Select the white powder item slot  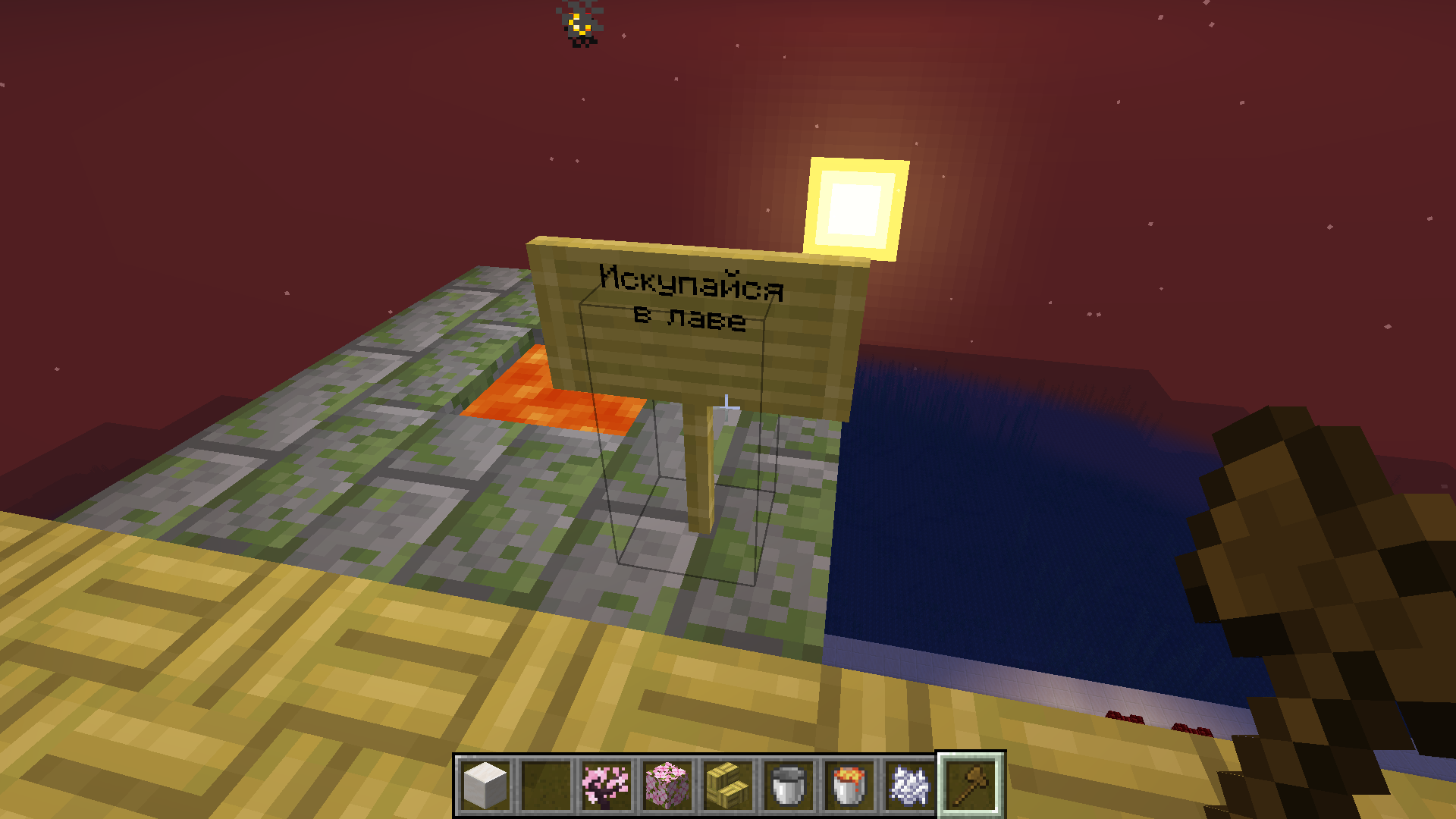point(910,786)
